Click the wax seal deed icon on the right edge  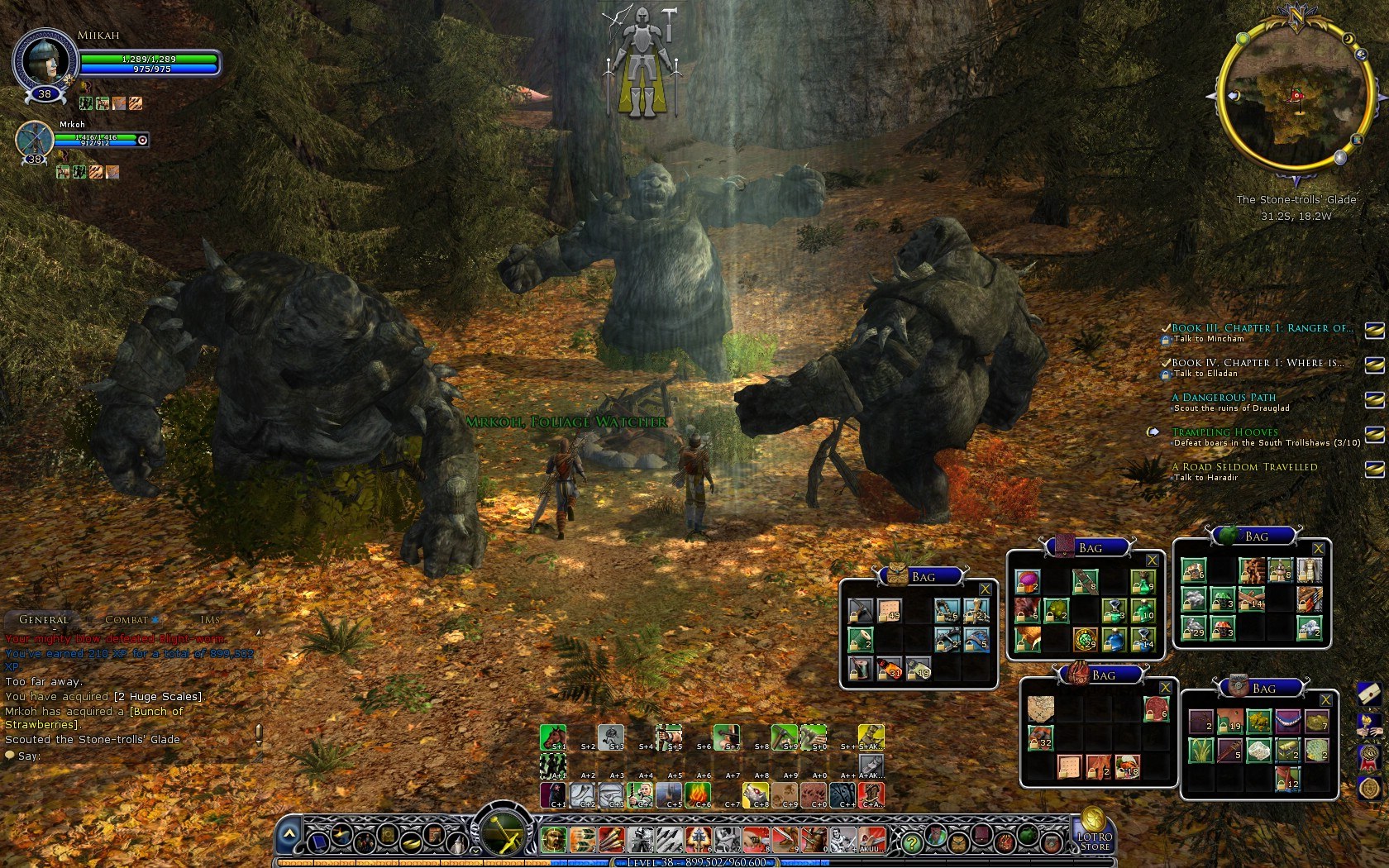[1368, 788]
